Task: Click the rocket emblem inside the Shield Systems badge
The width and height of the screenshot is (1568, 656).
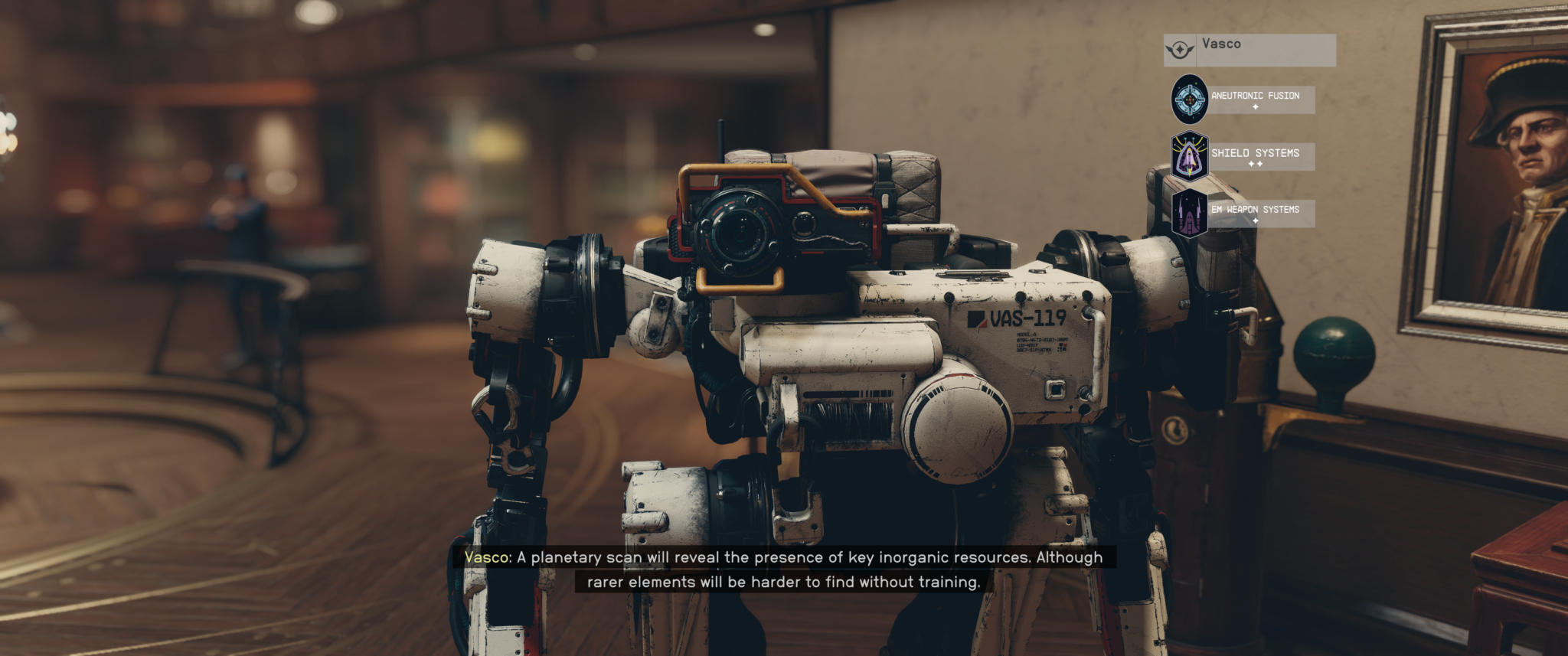Action: pyautogui.click(x=1190, y=155)
